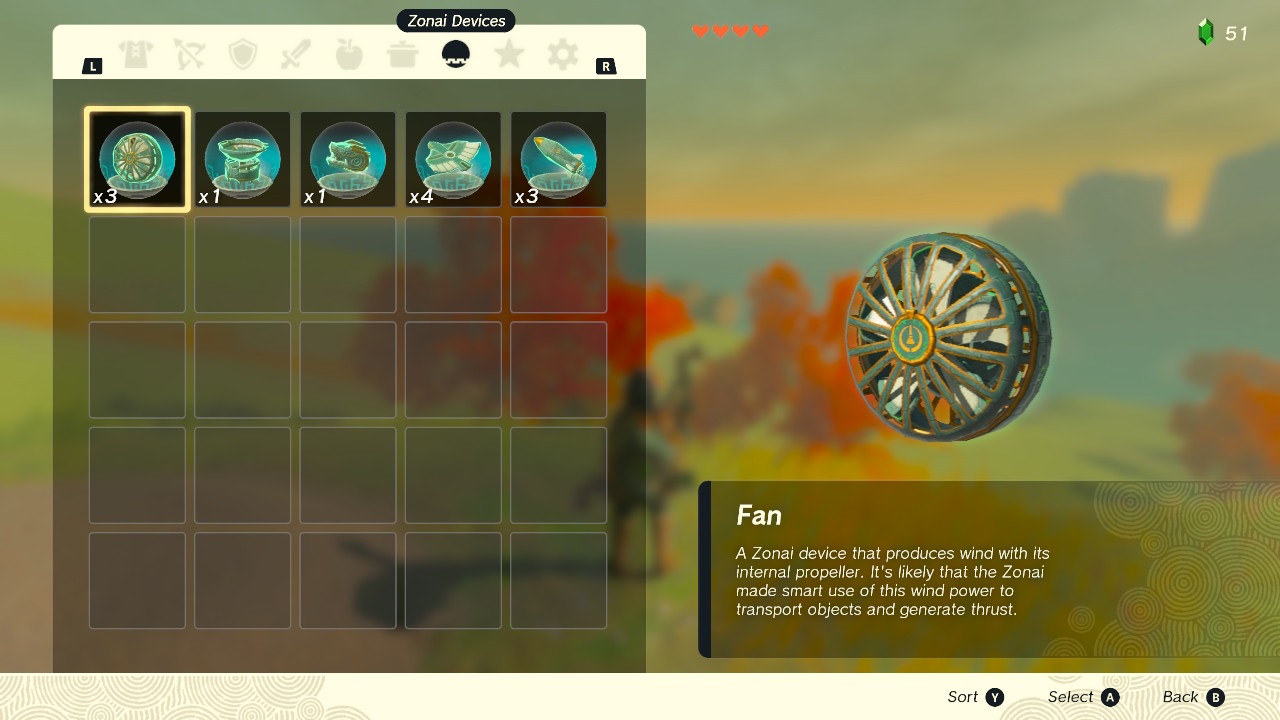Open the system settings gear icon
Screen dimensions: 1280x720
(x=561, y=54)
